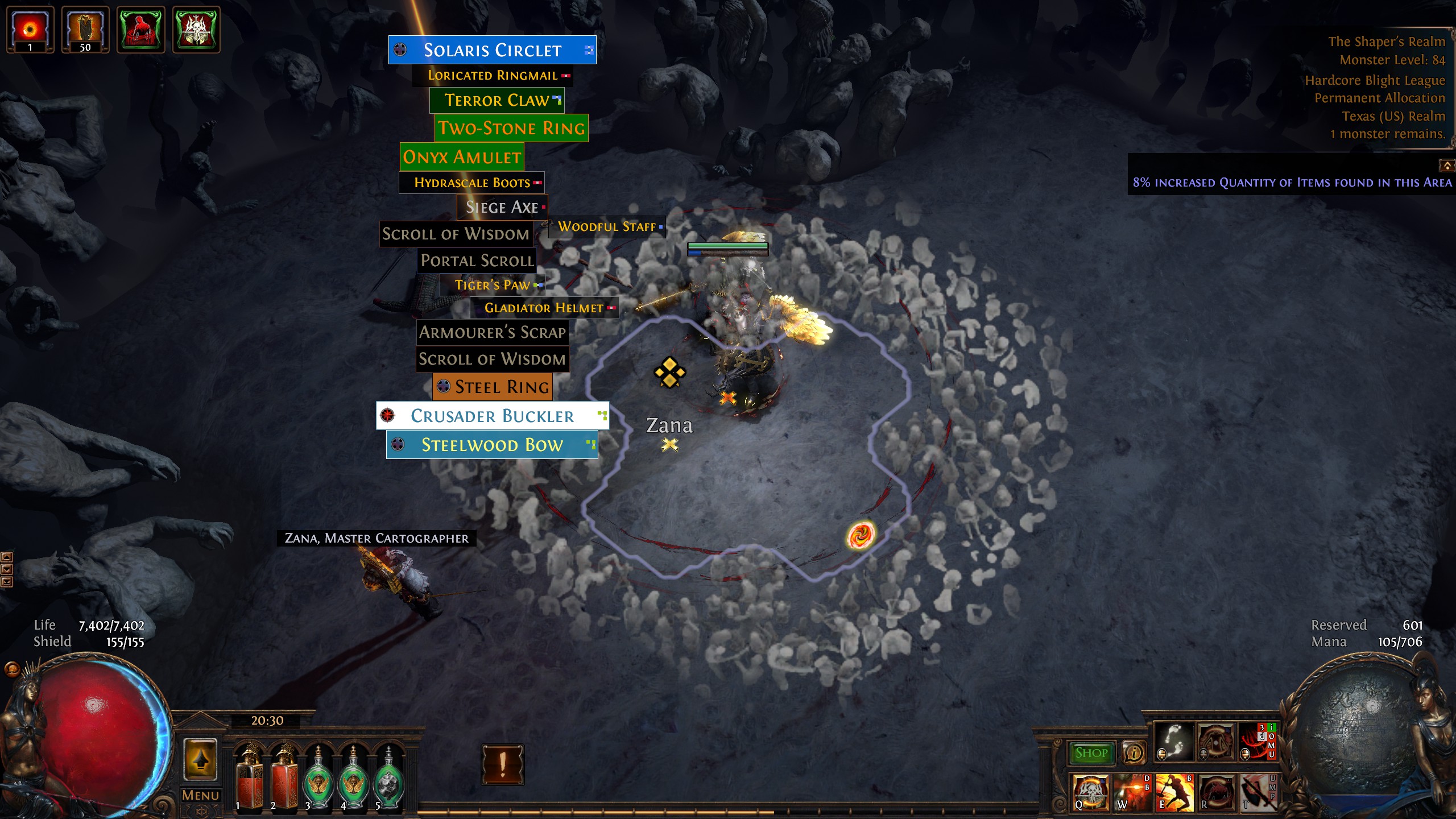Open the green Shop button
1456x819 pixels.
pos(1091,753)
